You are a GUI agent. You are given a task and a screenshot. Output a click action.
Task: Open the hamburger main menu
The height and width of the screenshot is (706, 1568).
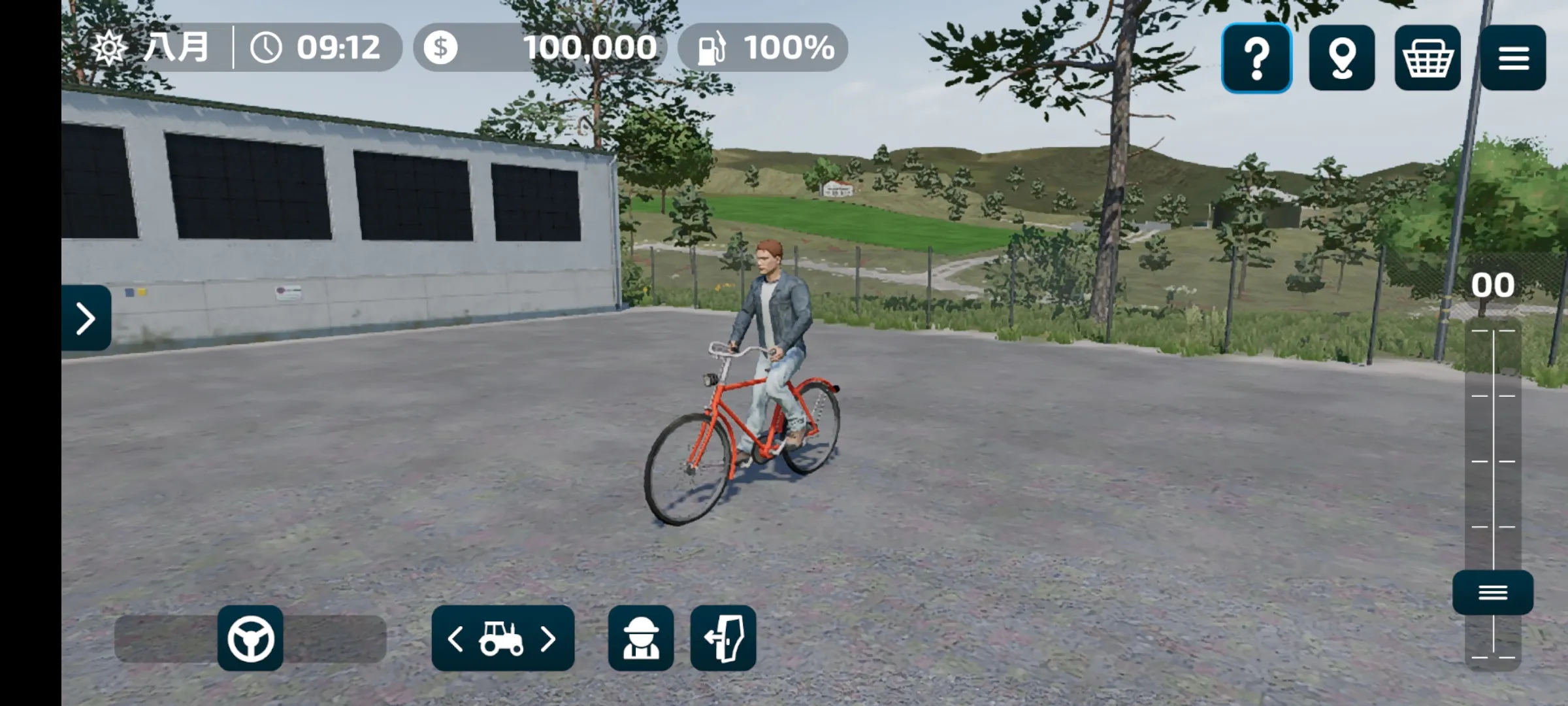tap(1513, 58)
